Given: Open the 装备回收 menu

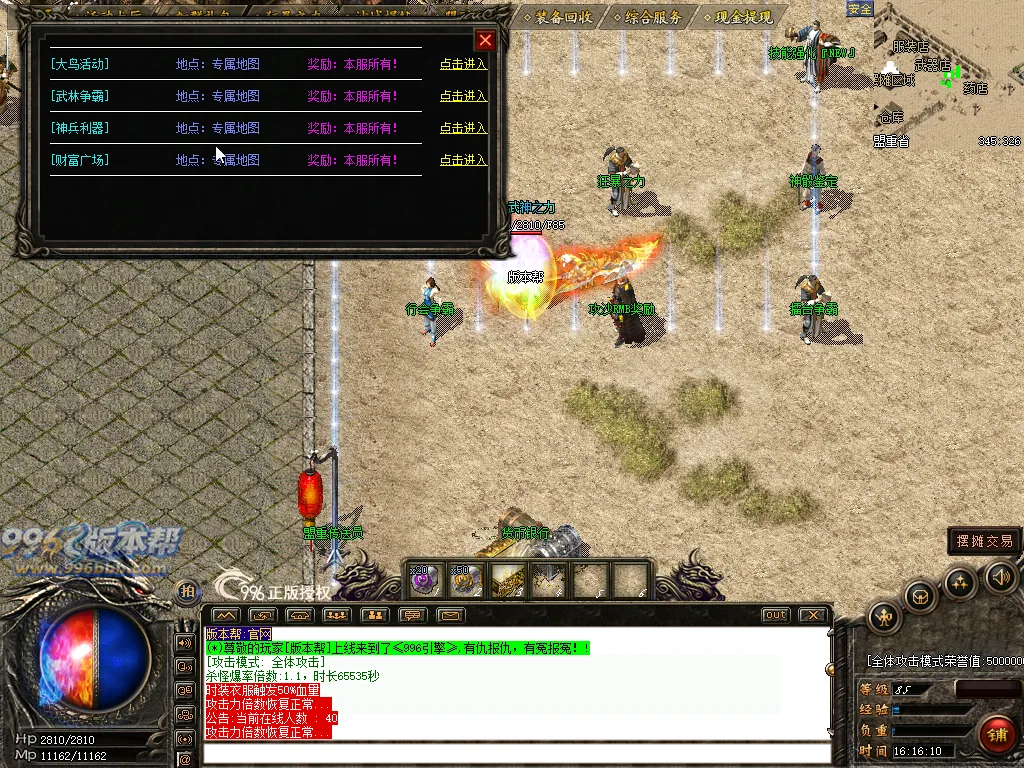Looking at the screenshot, I should 563,17.
